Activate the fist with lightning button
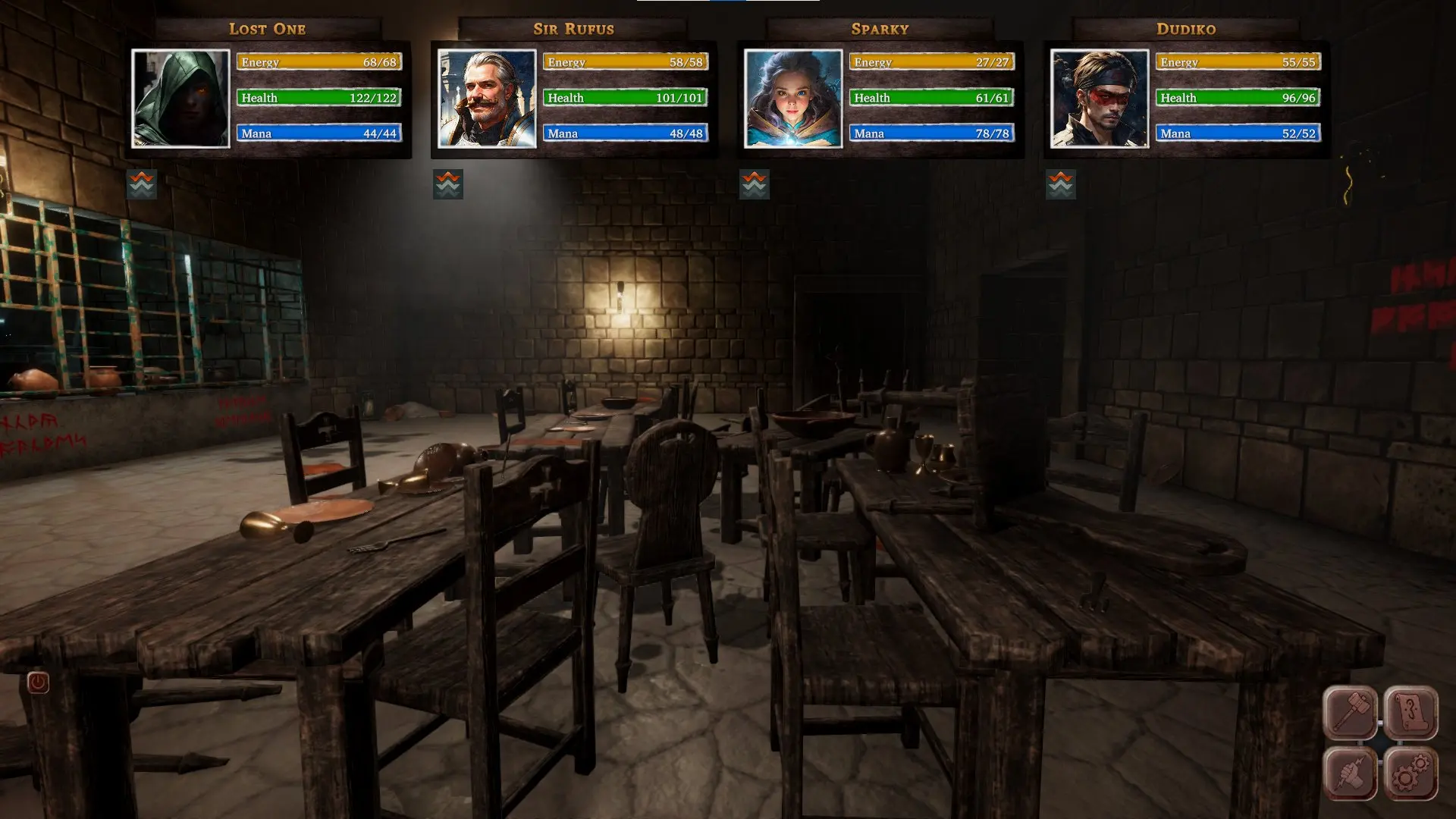 [x=1351, y=773]
